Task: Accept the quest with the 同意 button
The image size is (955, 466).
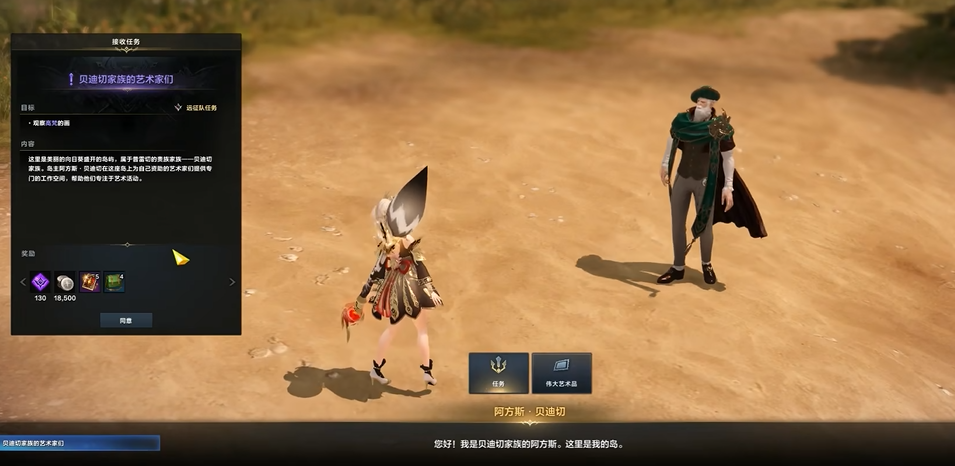Action: tap(126, 320)
